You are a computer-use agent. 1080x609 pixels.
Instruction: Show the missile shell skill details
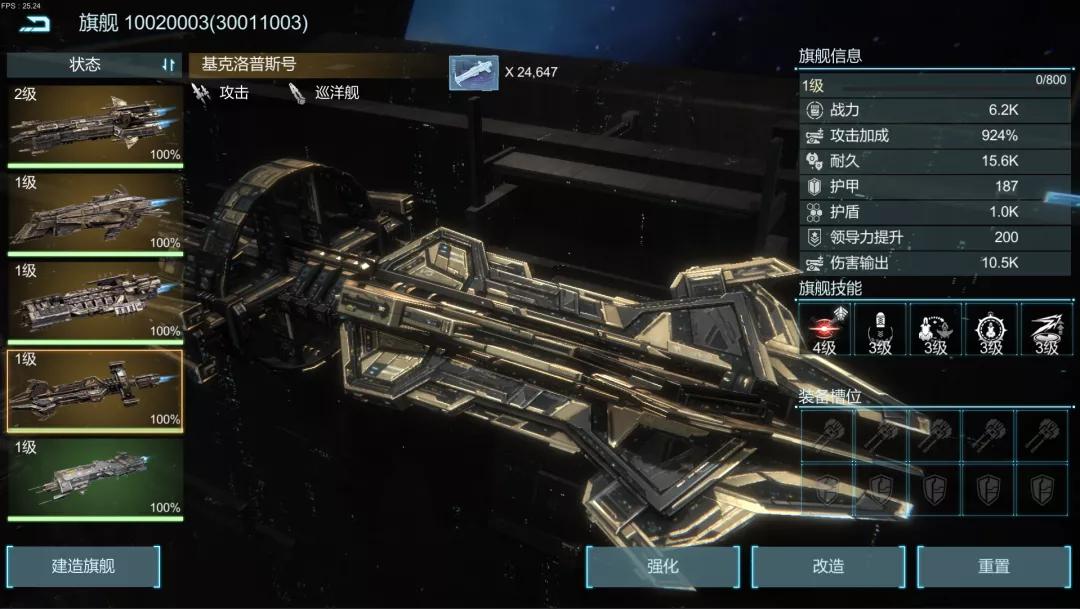pyautogui.click(x=880, y=329)
